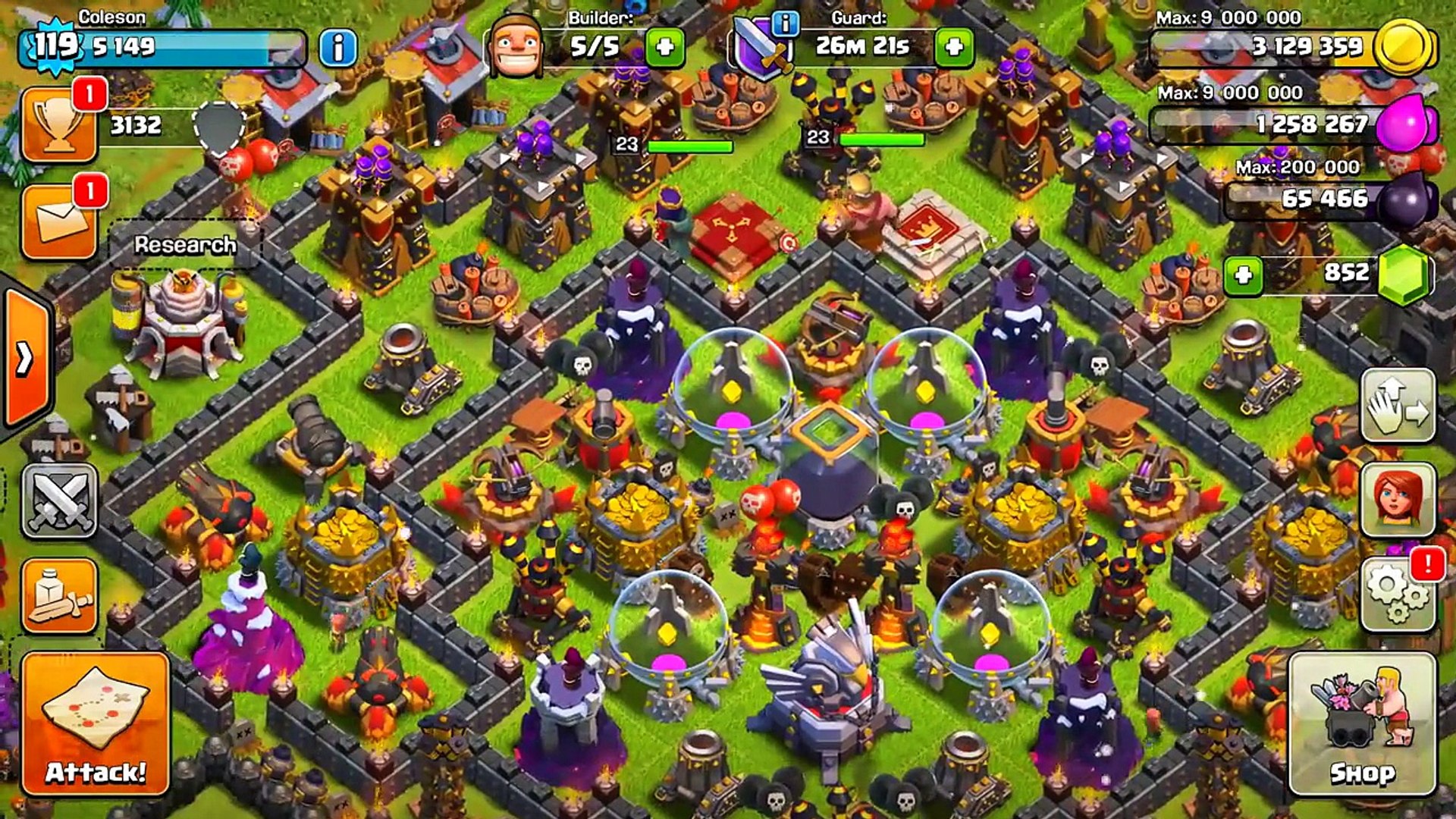Open the builder face icon
The image size is (1456, 819).
(516, 47)
